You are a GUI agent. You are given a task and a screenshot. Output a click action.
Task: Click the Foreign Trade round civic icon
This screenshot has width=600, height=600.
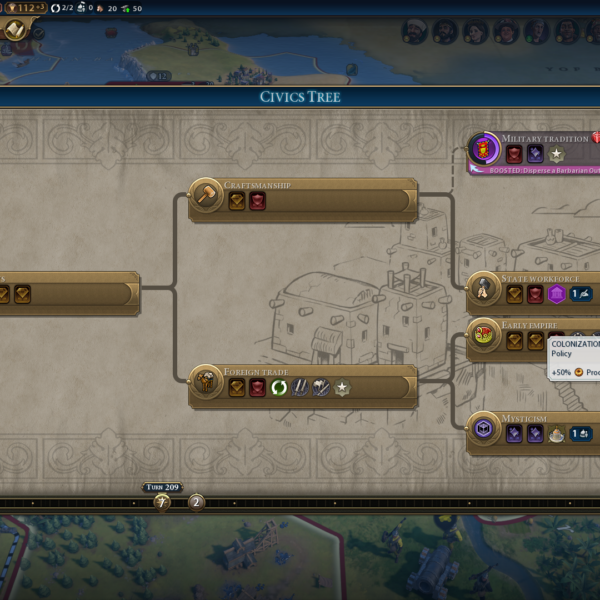coord(206,384)
